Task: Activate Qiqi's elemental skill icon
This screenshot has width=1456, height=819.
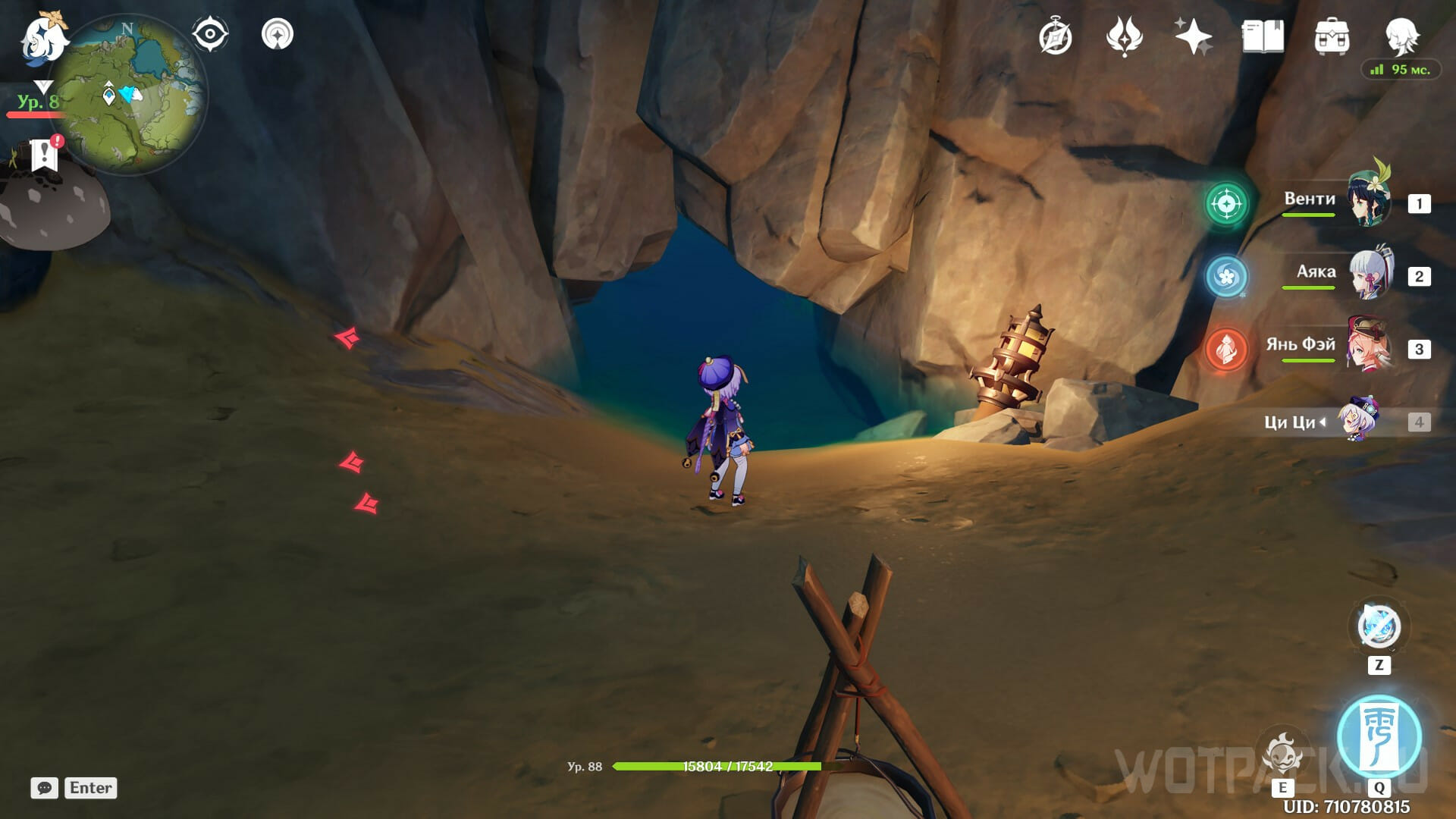Action: tap(1282, 753)
